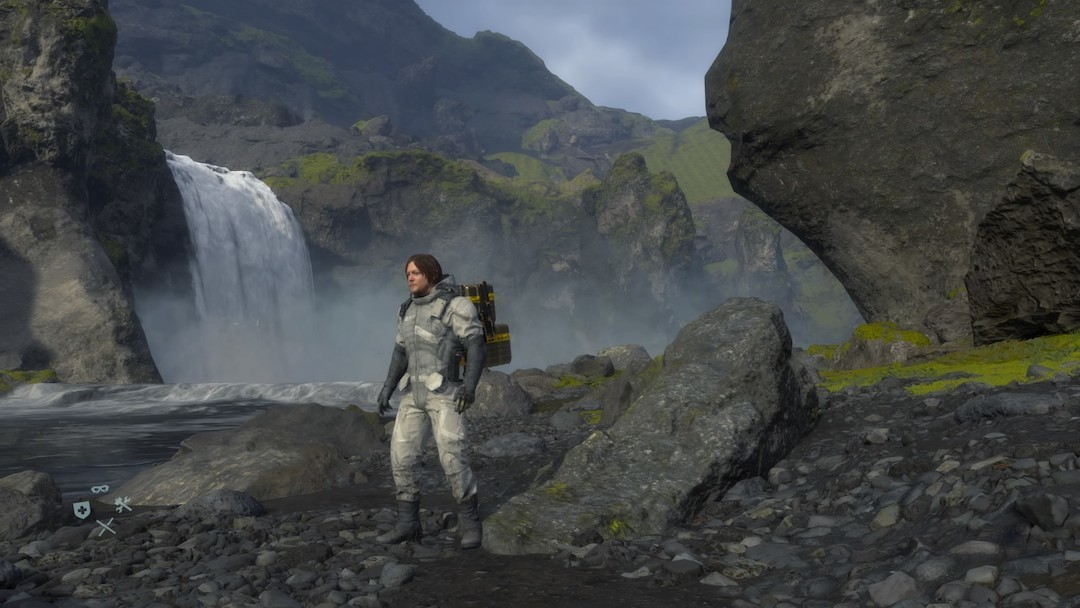Select the glasses equipment icon

(100, 489)
